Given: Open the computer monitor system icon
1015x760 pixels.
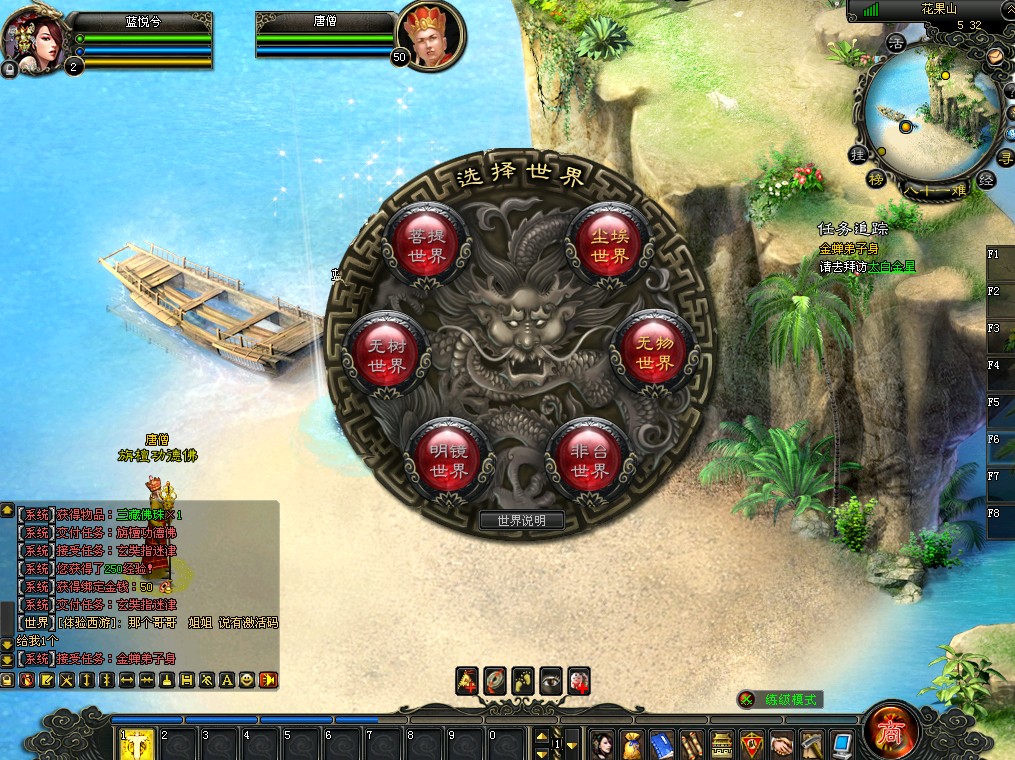Looking at the screenshot, I should tap(841, 744).
